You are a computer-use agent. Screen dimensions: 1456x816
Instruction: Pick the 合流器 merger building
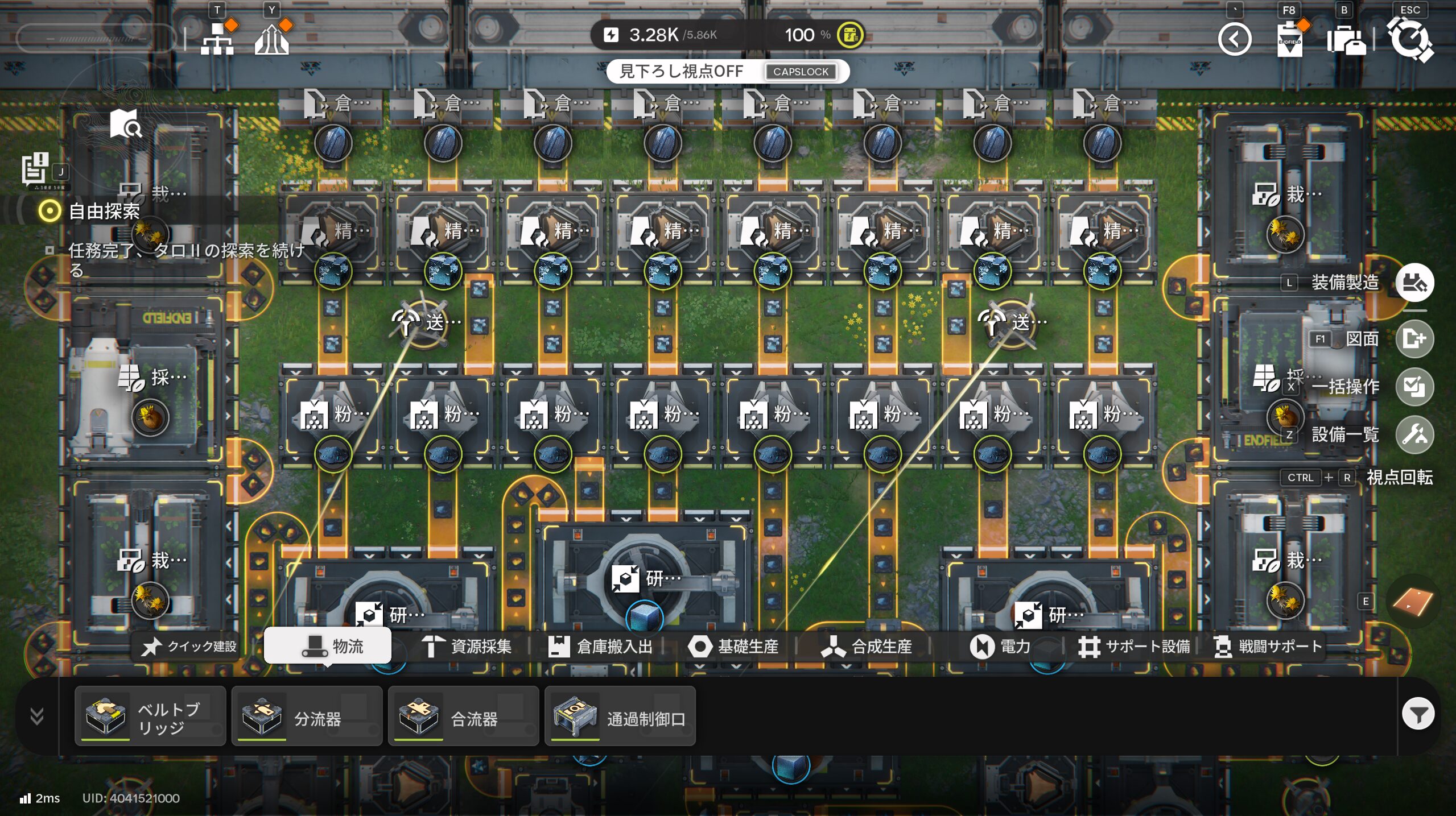(x=463, y=716)
